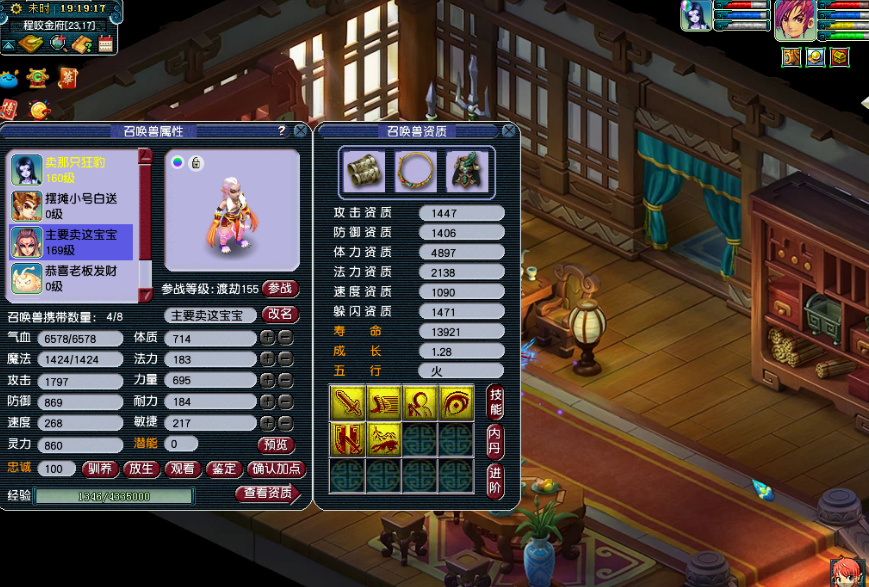Confirm stat points with 确认加点
This screenshot has height=587, width=869.
(275, 468)
